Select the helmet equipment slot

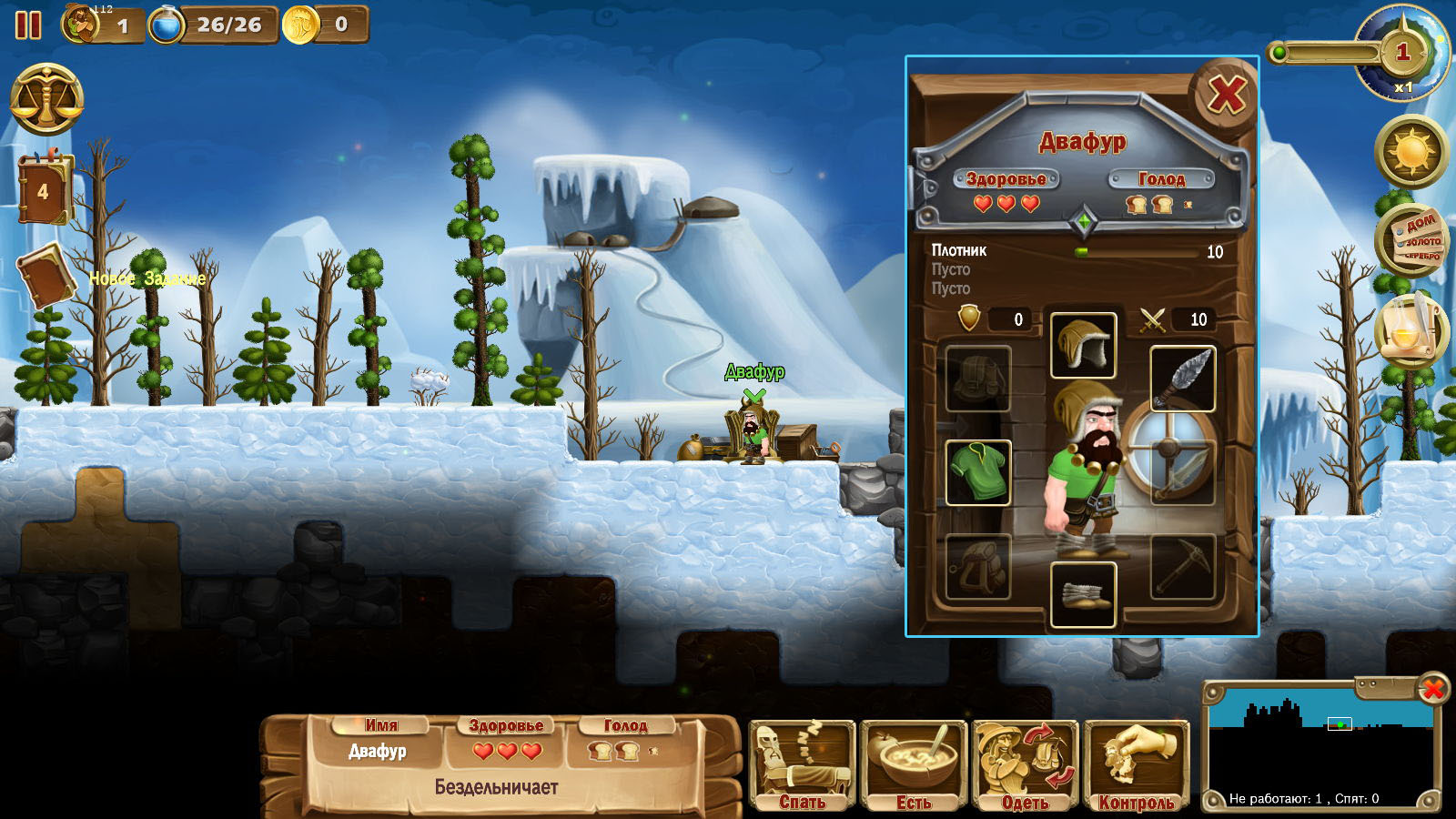[x=1083, y=346]
